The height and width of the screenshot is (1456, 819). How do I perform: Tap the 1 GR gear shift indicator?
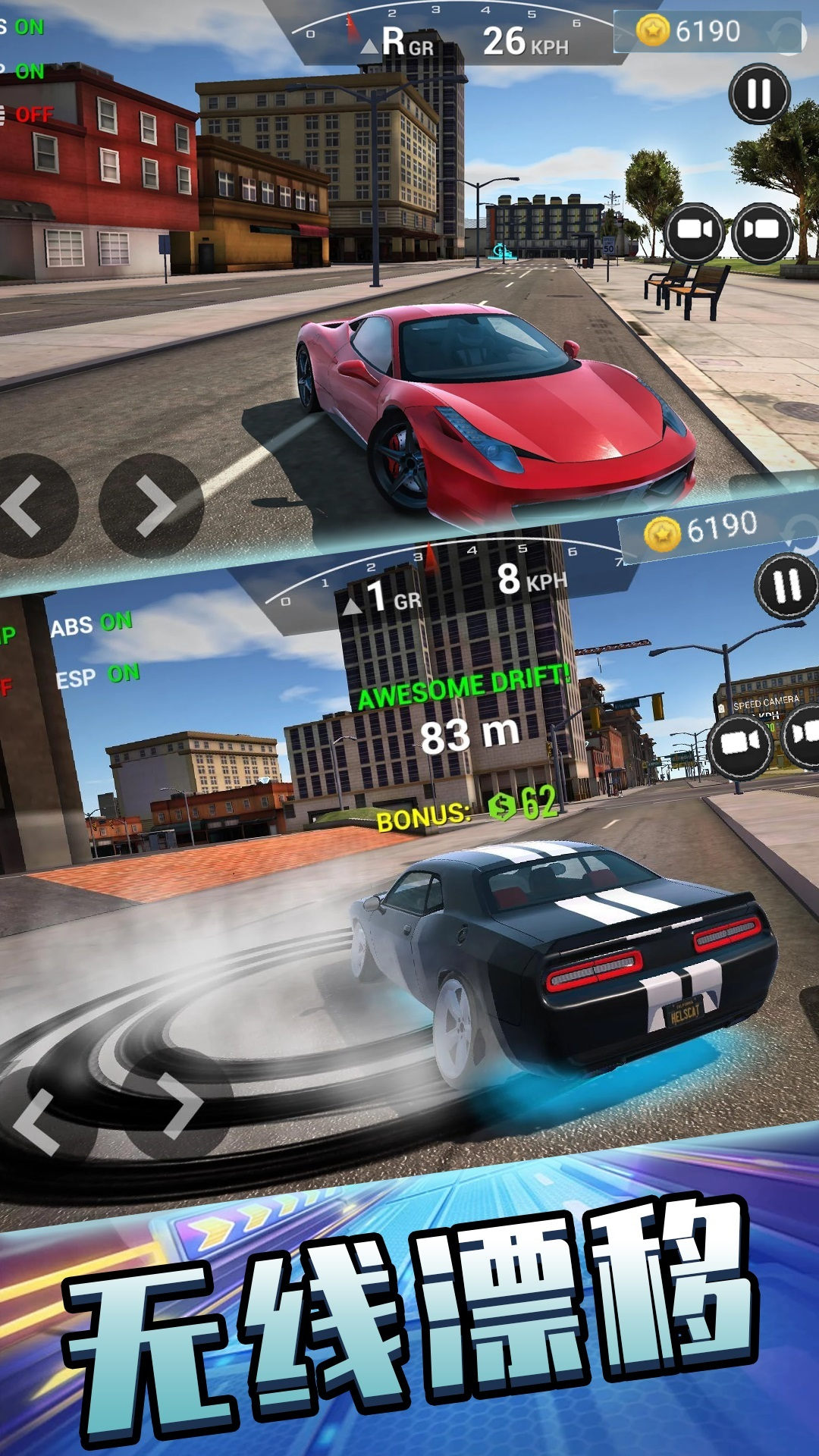click(383, 597)
